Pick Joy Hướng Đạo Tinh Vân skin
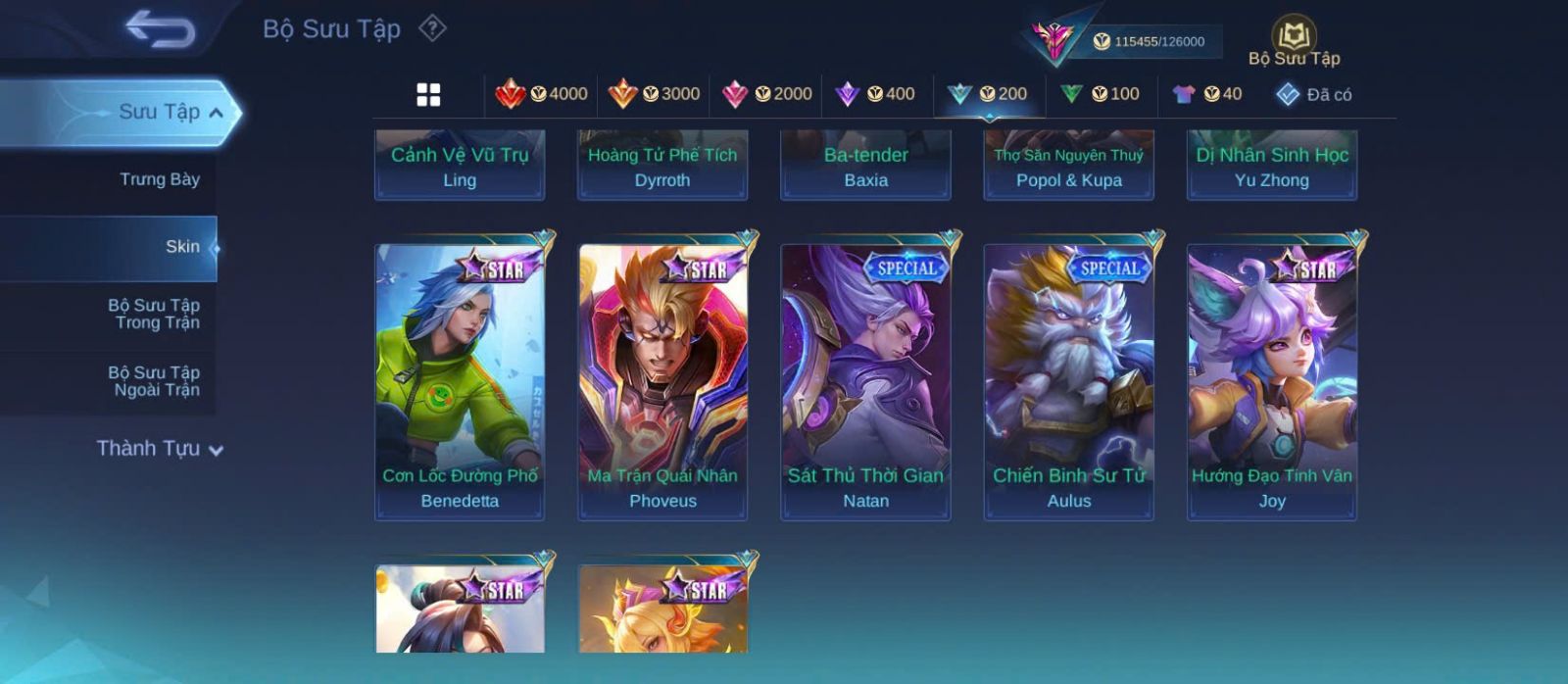The image size is (1568, 684). point(1272,380)
